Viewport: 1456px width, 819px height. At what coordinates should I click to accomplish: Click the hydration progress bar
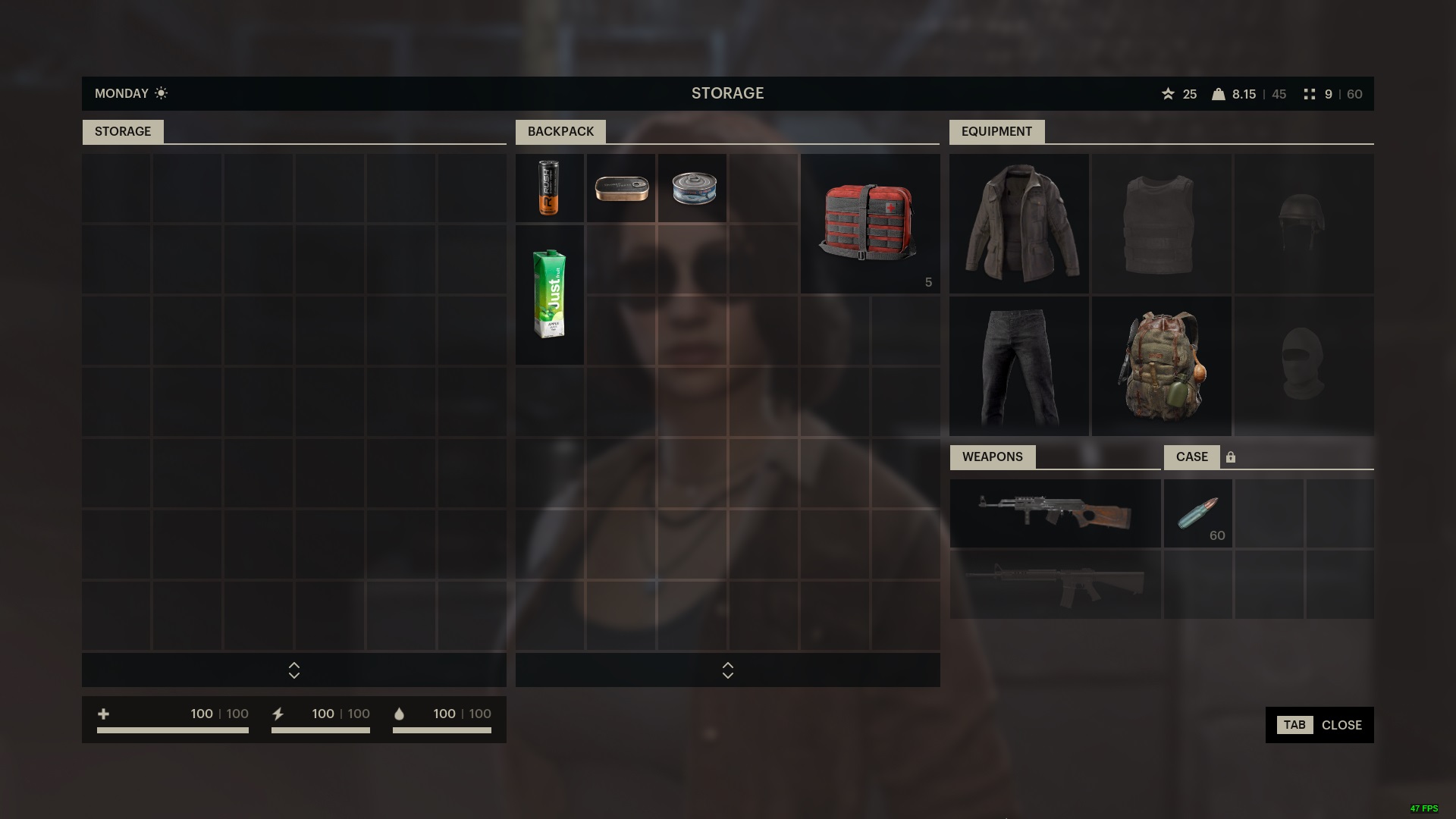click(x=442, y=730)
